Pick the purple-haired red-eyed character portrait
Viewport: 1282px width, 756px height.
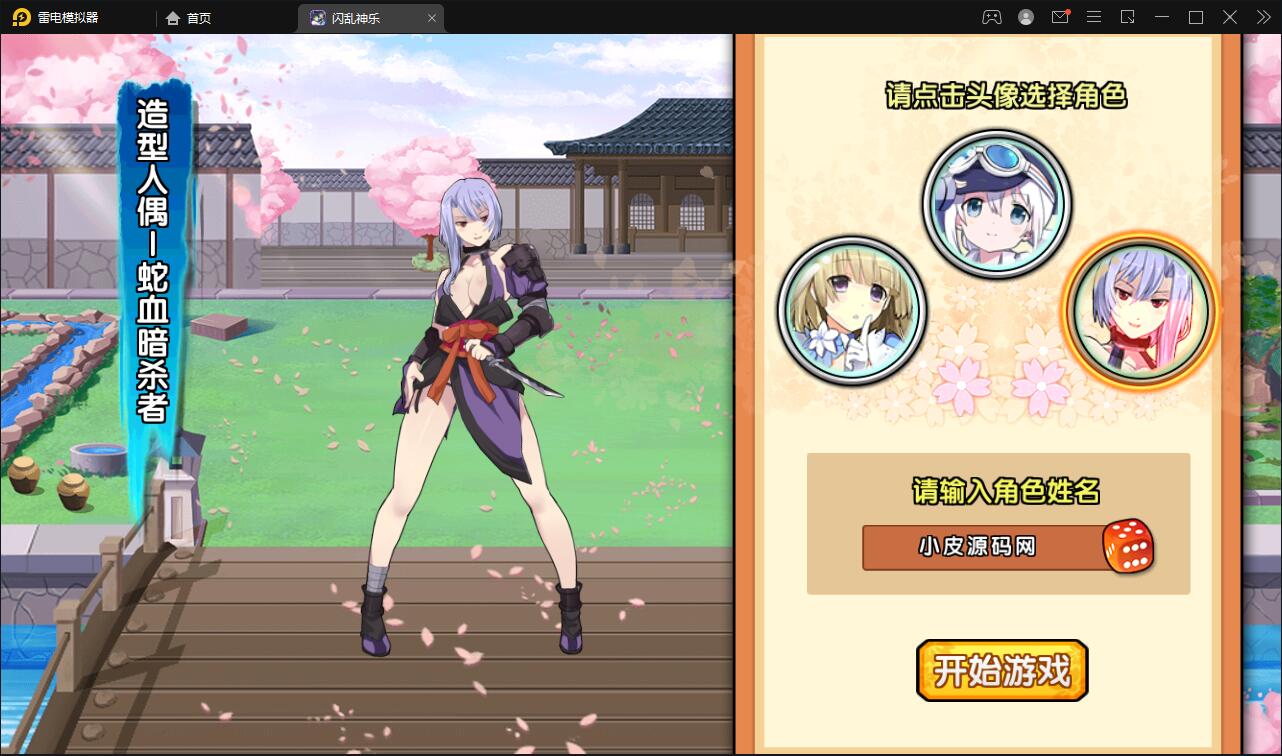[1141, 311]
